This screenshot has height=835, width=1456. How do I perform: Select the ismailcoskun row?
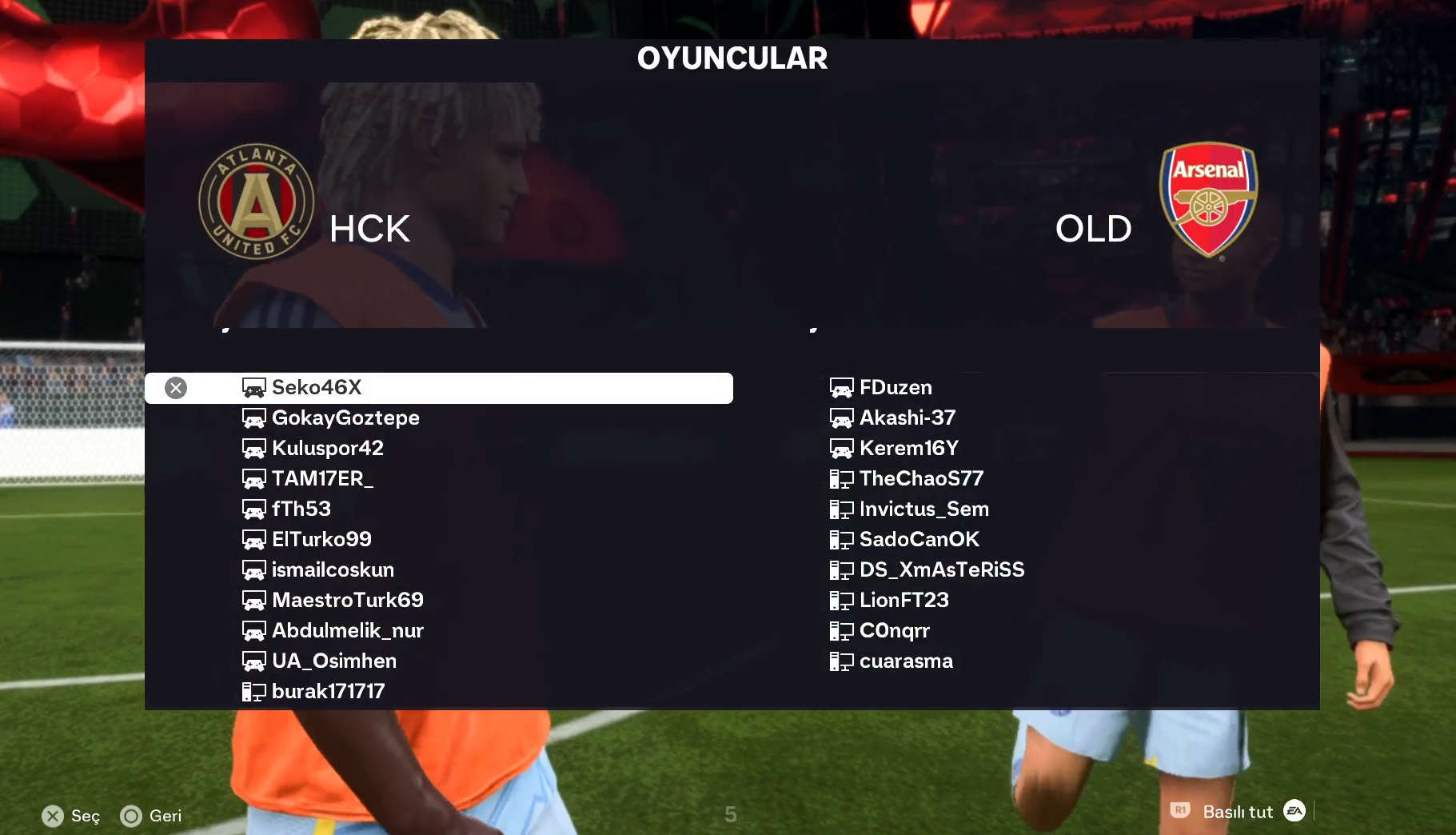tap(332, 570)
